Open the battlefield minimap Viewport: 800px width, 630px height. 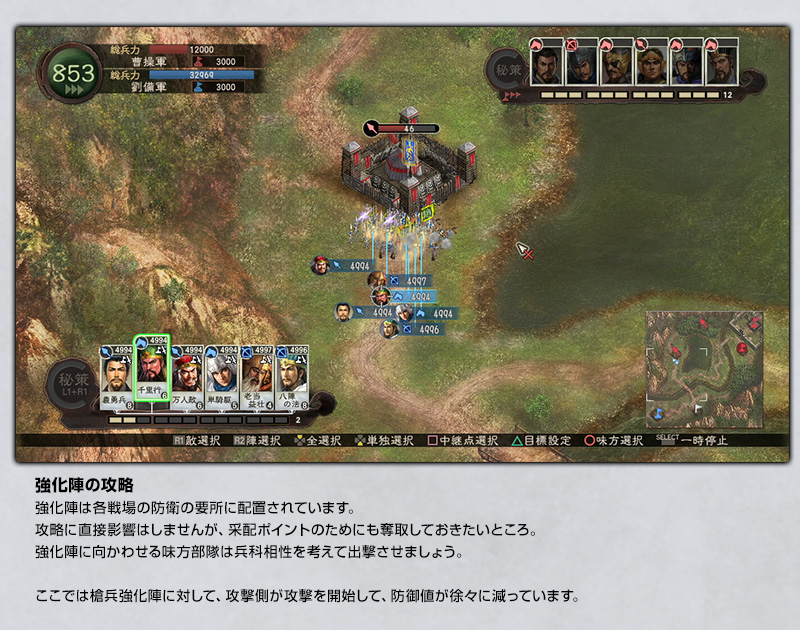click(703, 369)
